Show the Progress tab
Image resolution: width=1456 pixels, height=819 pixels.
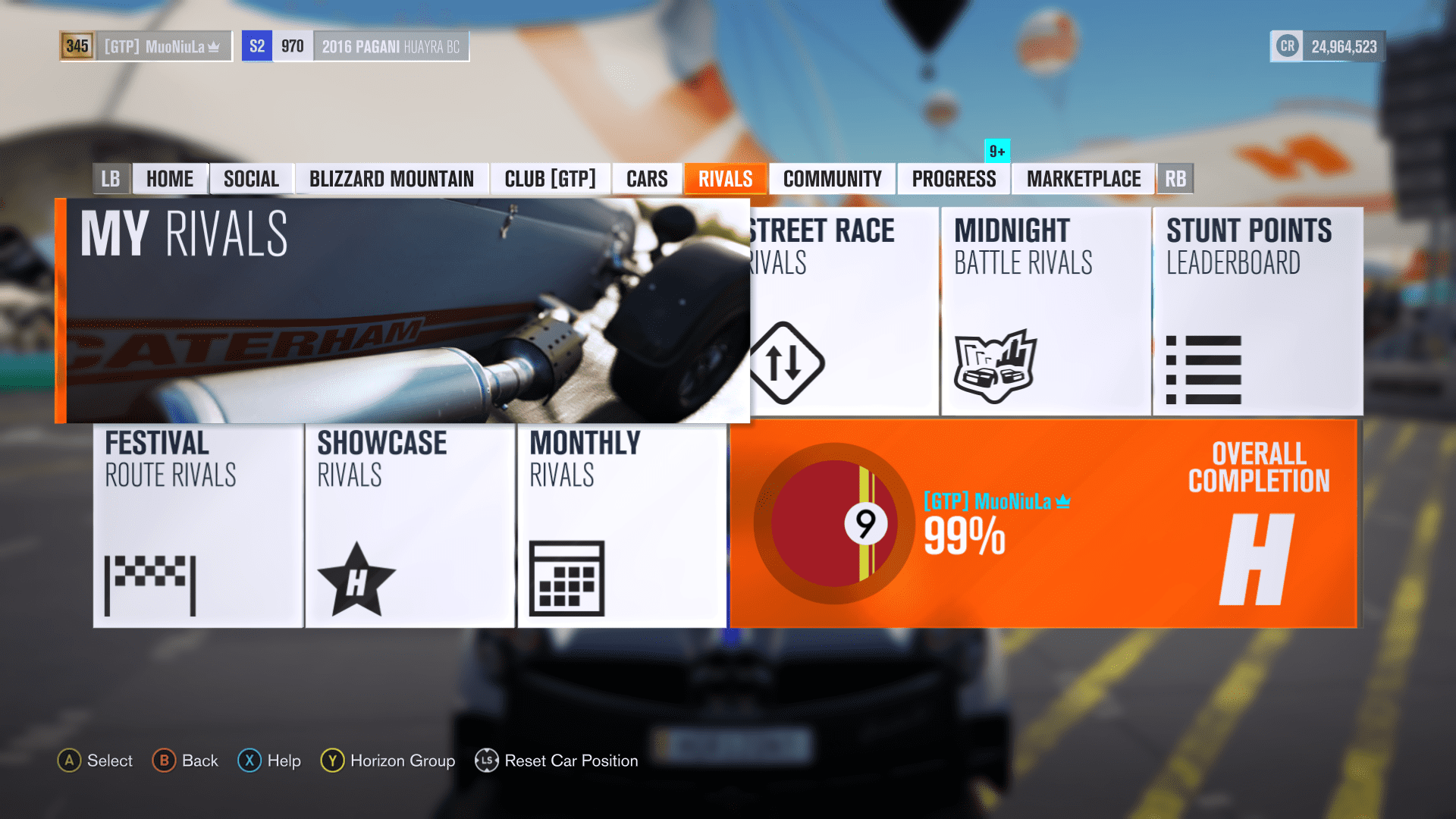coord(953,179)
